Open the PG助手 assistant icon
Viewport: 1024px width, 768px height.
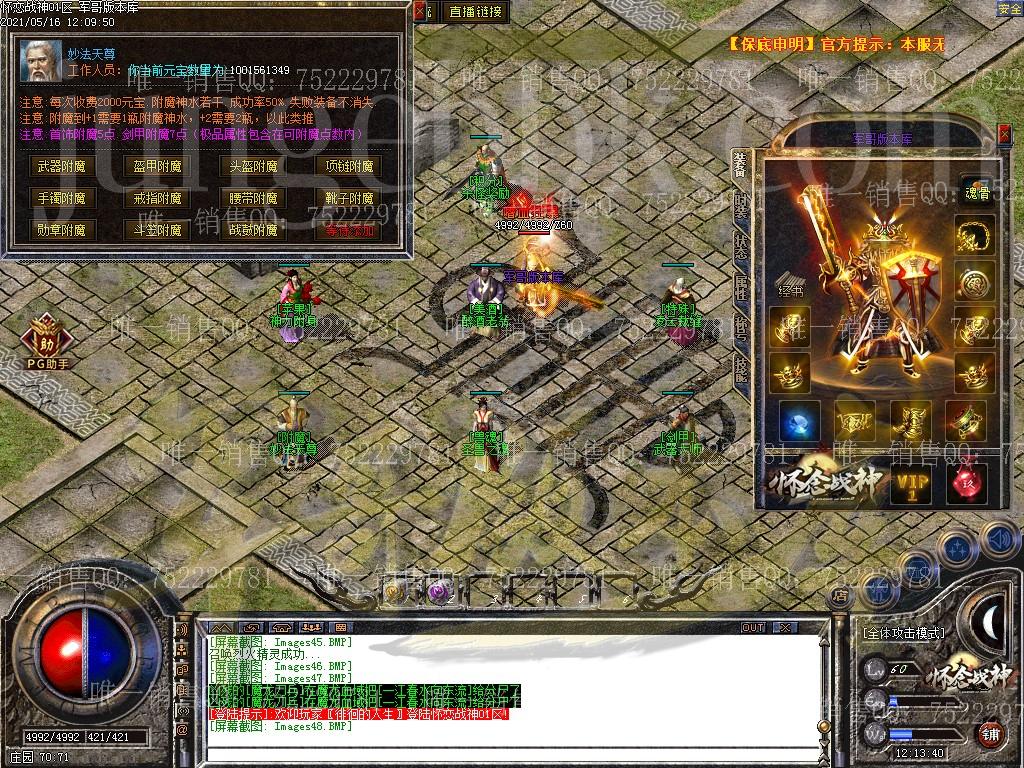[x=47, y=339]
